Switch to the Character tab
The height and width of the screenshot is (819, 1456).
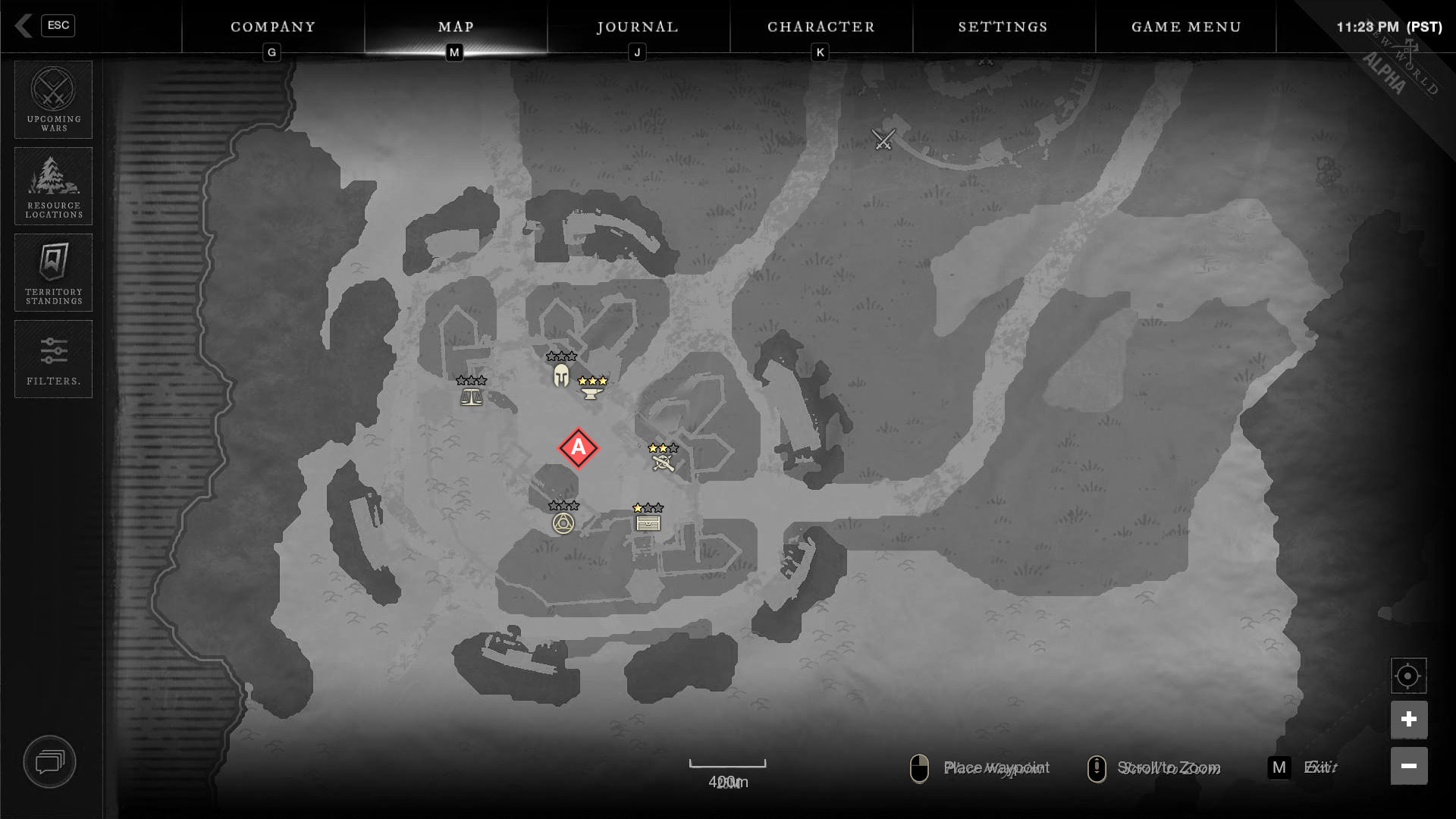tap(821, 27)
